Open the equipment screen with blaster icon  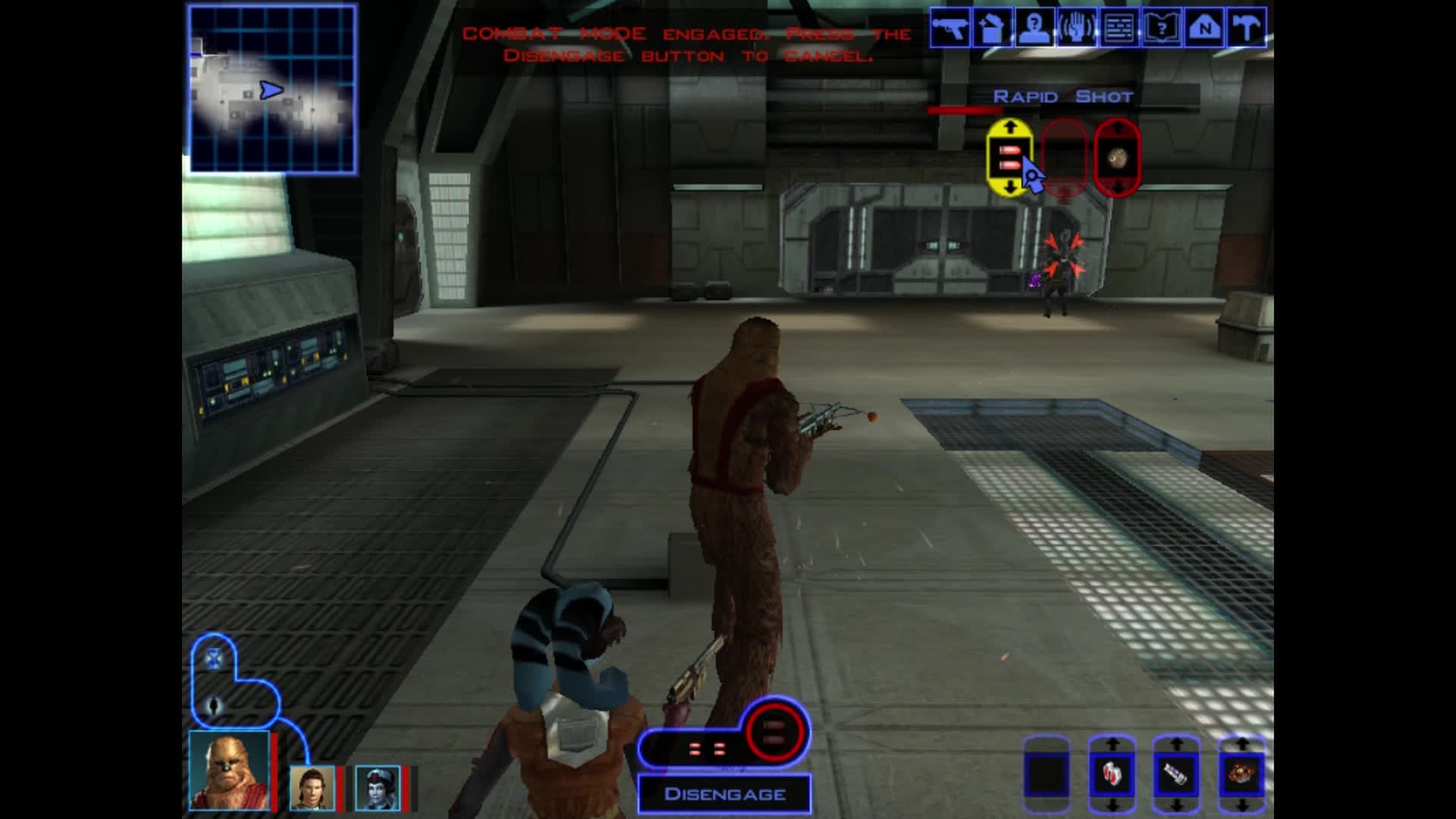point(949,29)
